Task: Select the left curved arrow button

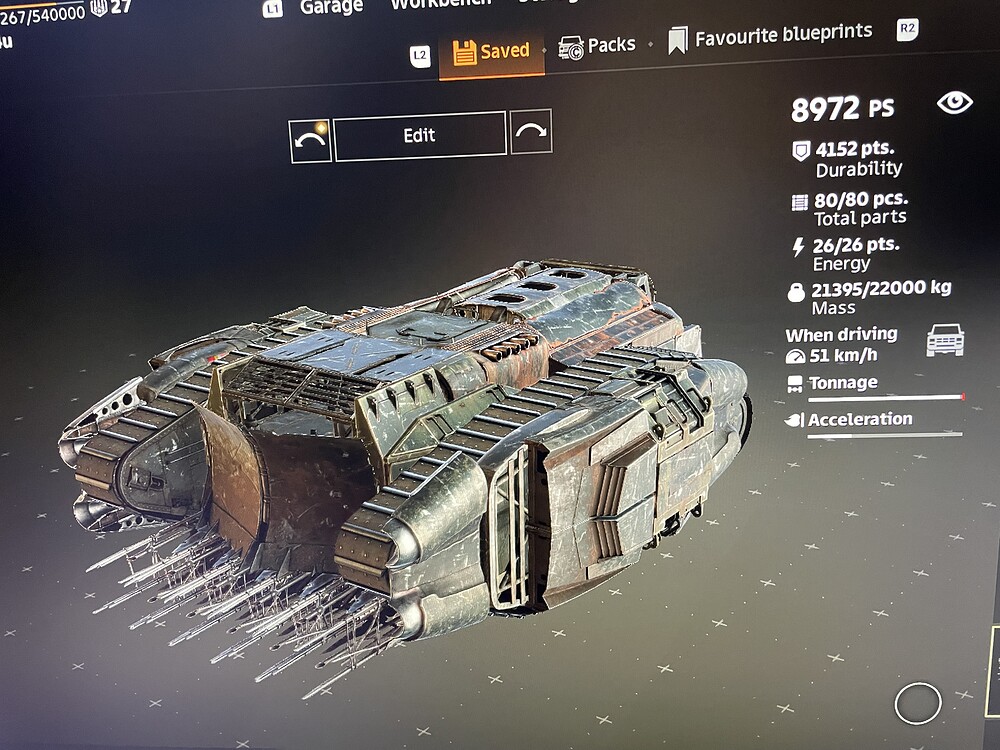Action: pyautogui.click(x=310, y=141)
